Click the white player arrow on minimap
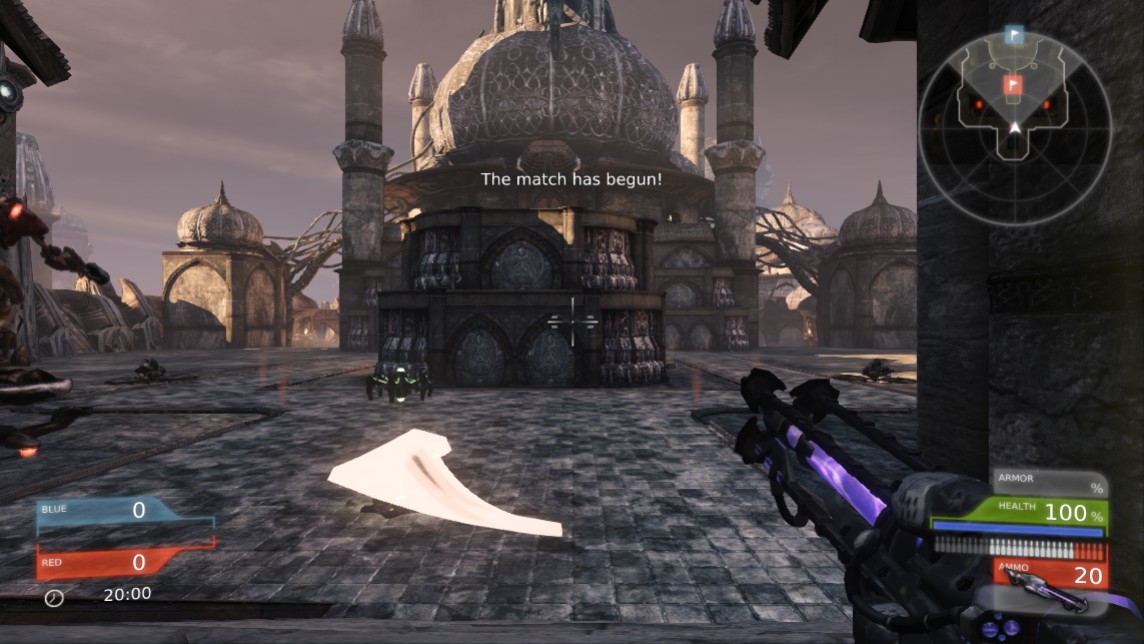Viewport: 1144px width, 644px height. 1015,127
